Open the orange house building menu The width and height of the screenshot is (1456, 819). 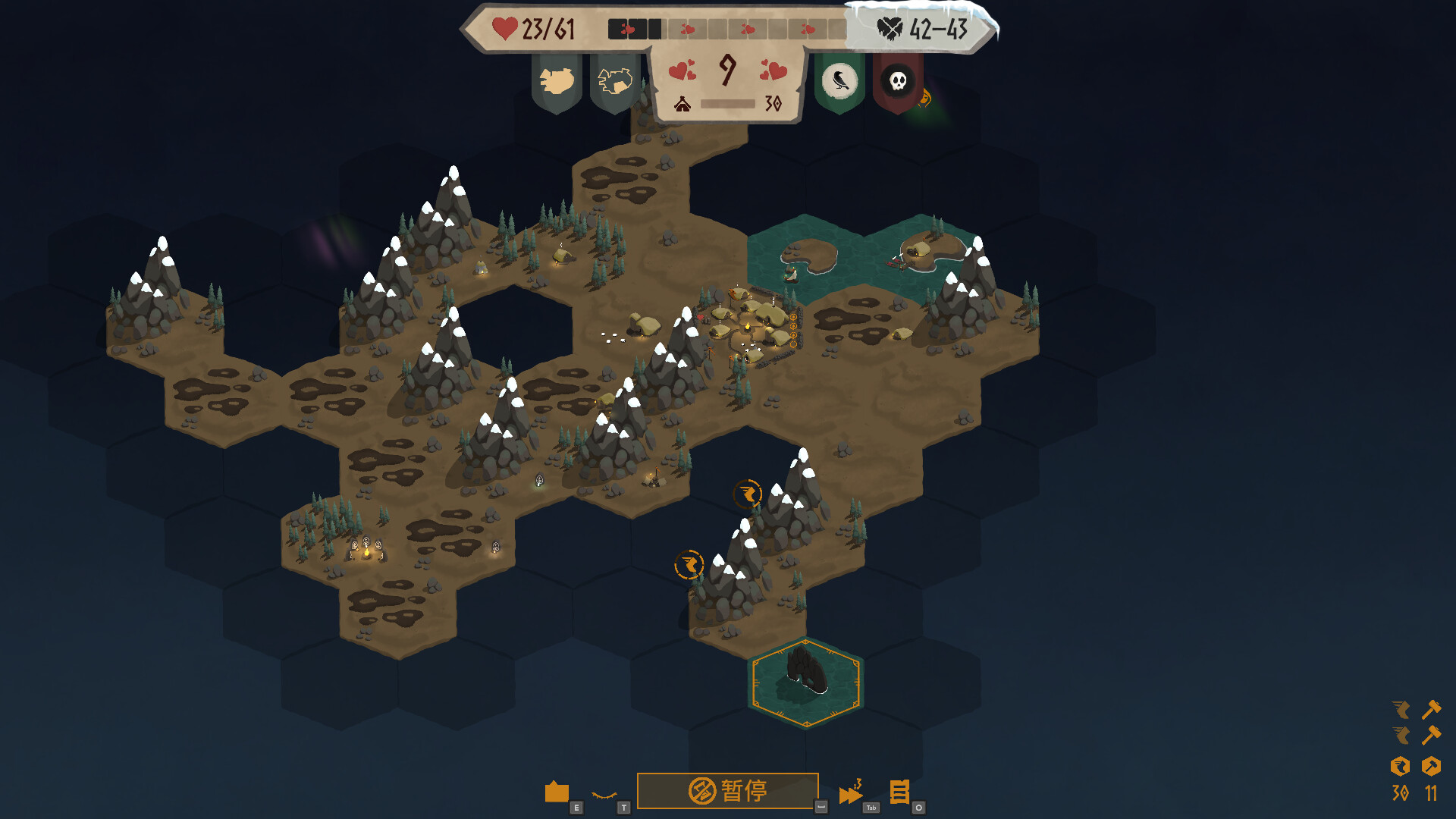[557, 792]
